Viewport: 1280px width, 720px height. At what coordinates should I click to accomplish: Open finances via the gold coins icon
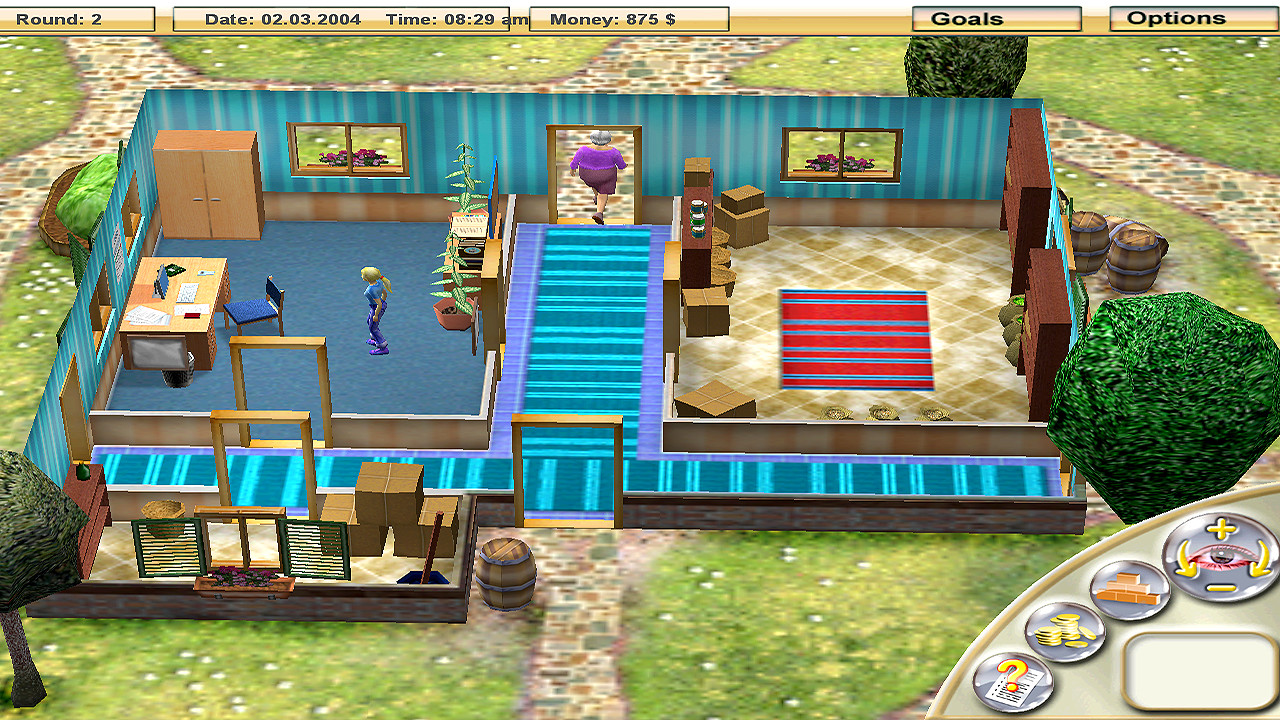(1064, 631)
